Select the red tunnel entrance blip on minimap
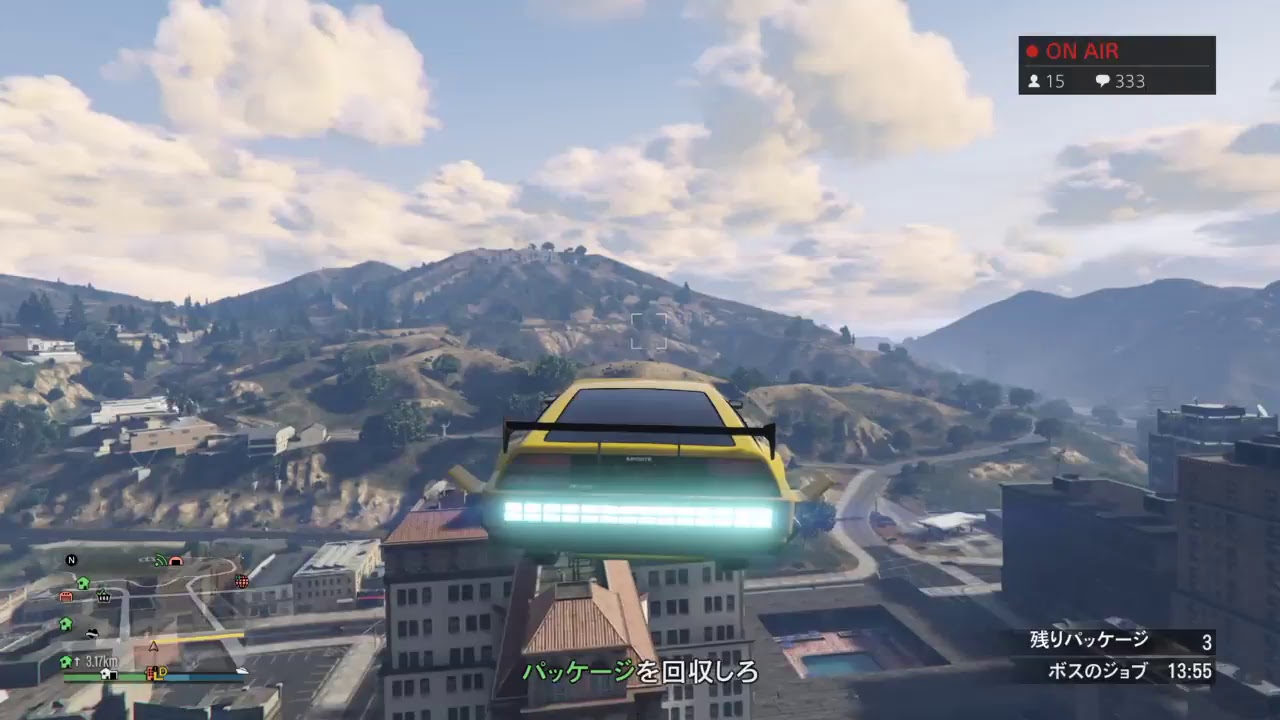 pos(176,561)
